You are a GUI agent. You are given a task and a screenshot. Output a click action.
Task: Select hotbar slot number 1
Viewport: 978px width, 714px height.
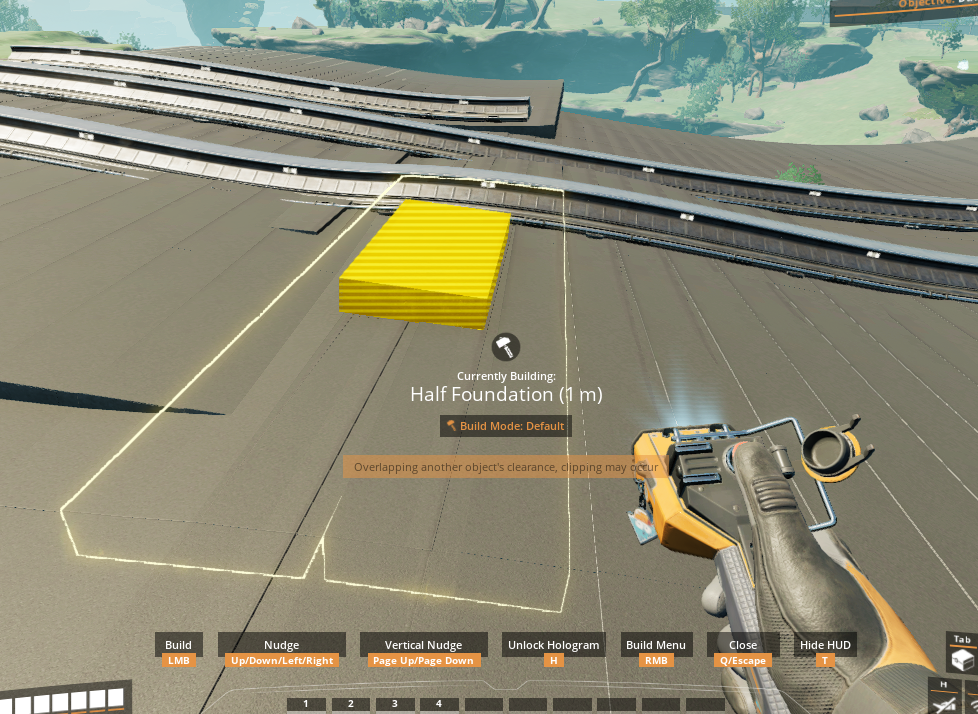306,704
